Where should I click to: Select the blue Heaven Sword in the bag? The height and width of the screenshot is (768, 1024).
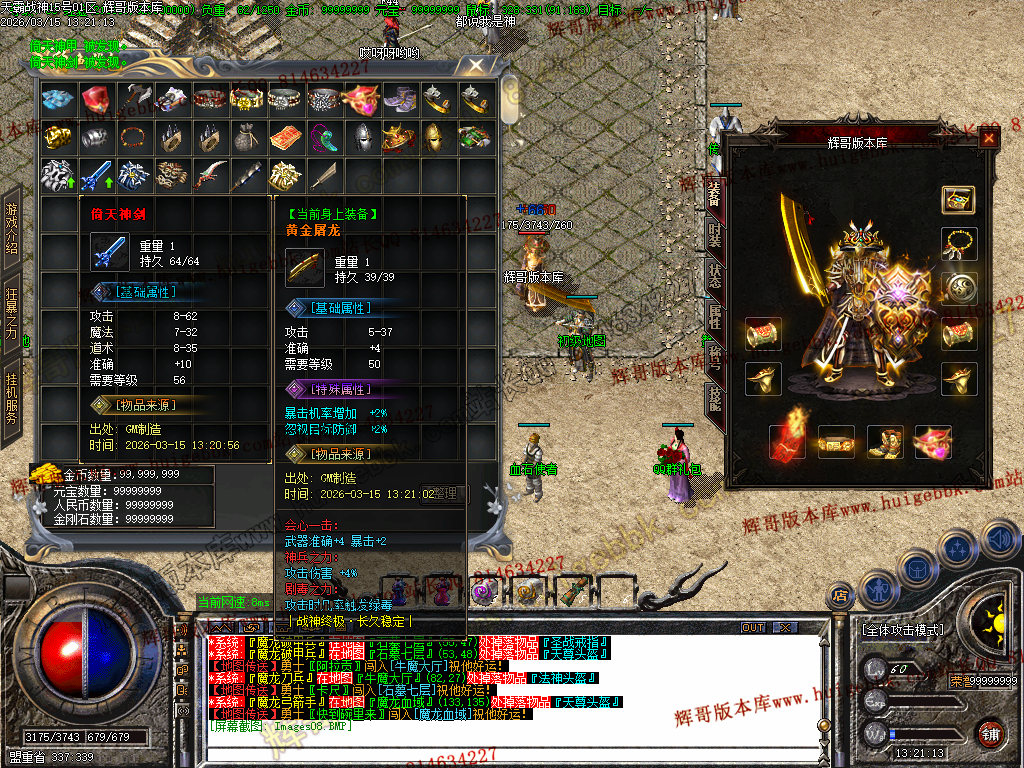click(96, 175)
